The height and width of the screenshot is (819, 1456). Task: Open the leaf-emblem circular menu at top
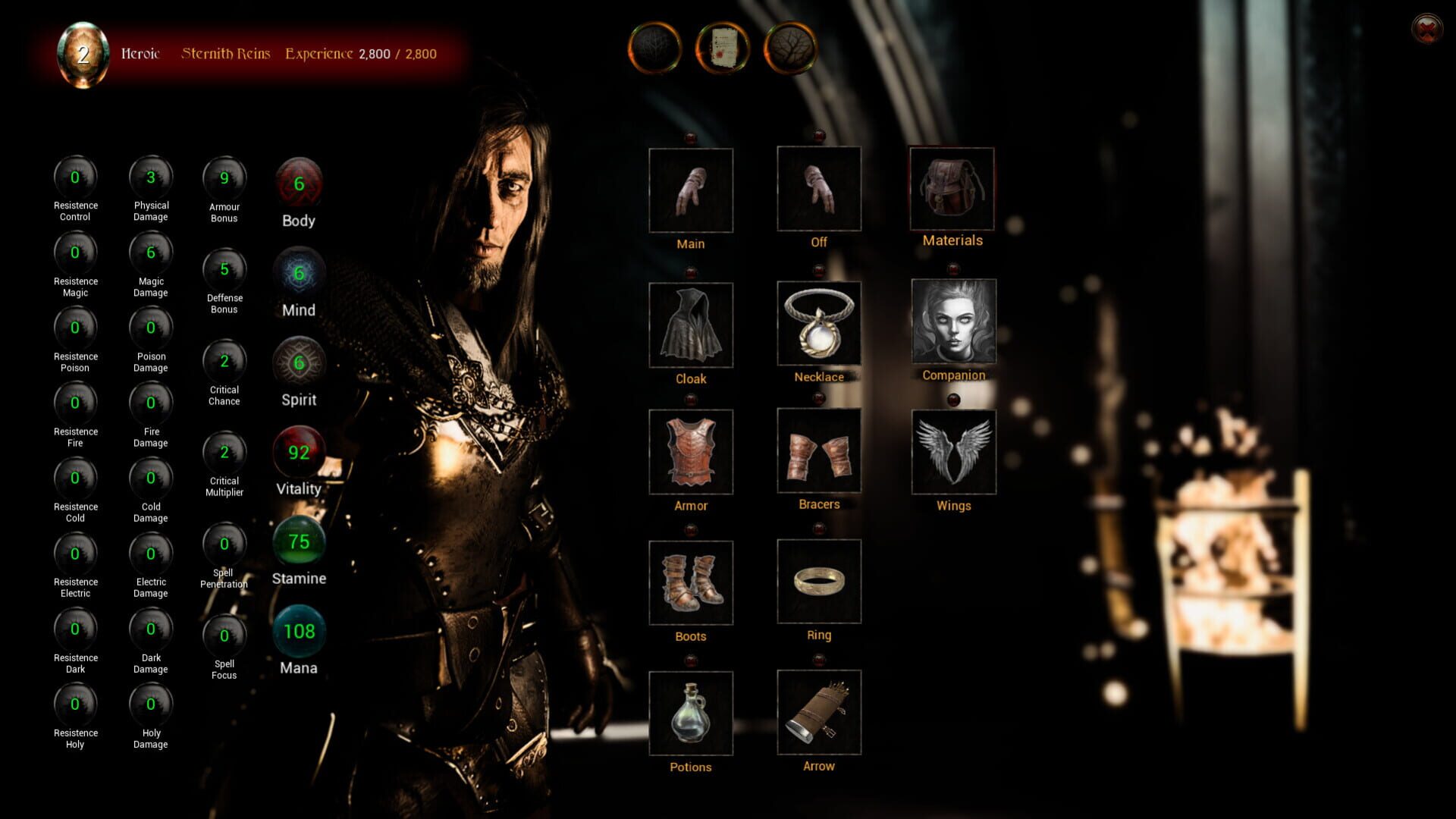click(789, 49)
